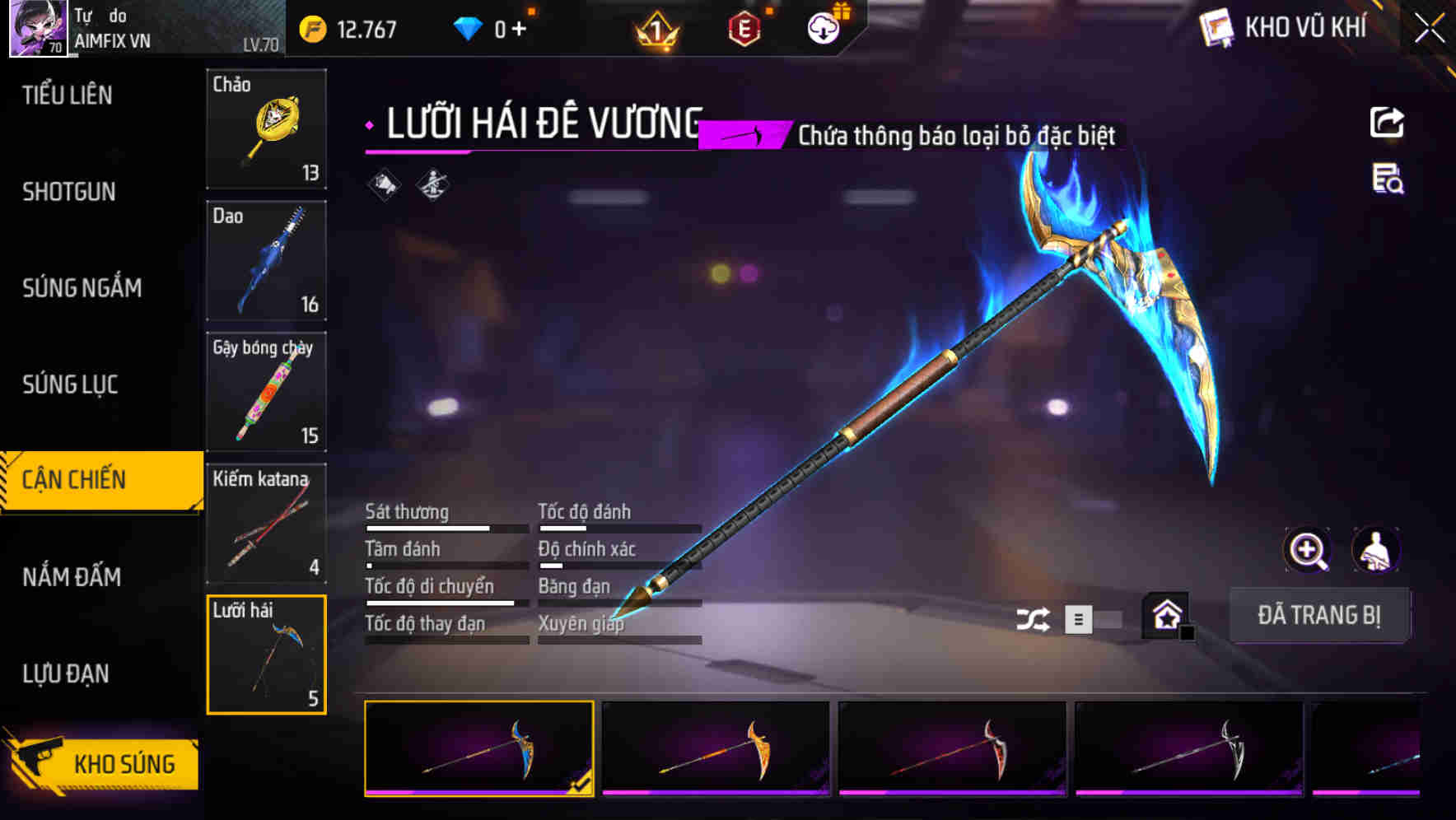The image size is (1456, 820).
Task: Open the share icon for Lưỡi Hái Đế Vương
Action: click(1388, 122)
